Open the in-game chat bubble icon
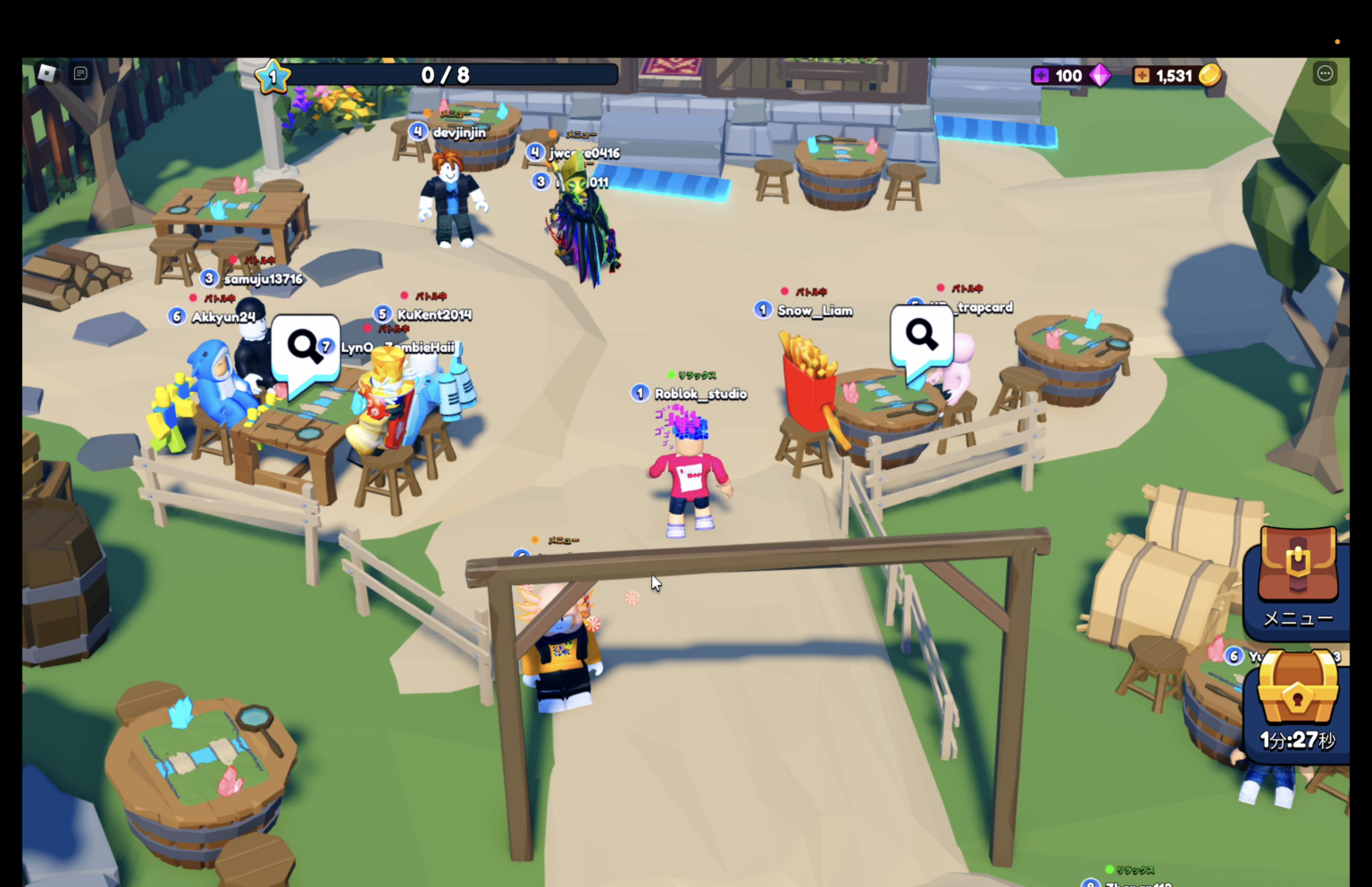1372x887 pixels. [x=80, y=74]
